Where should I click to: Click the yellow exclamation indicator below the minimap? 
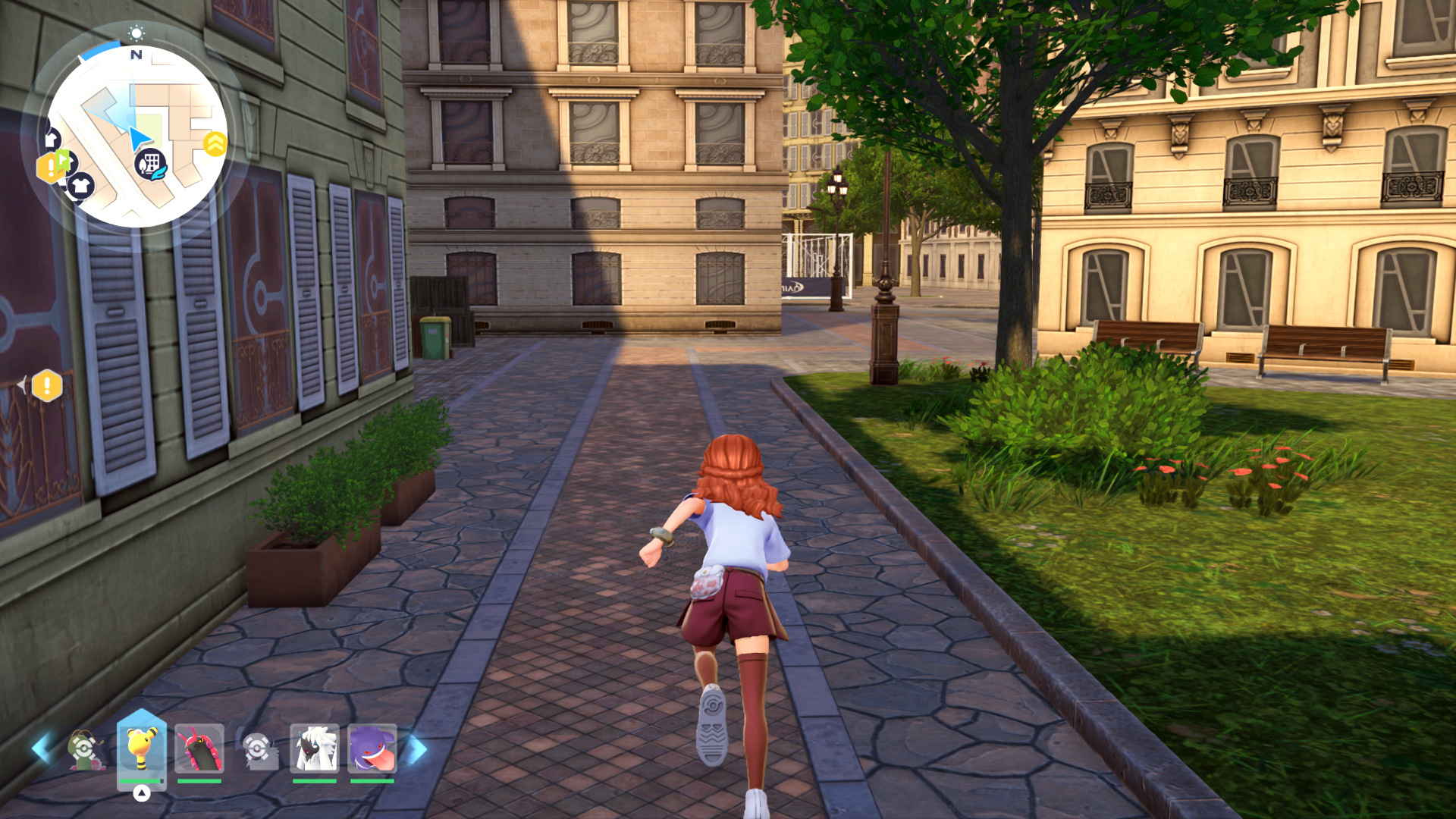coord(47,385)
